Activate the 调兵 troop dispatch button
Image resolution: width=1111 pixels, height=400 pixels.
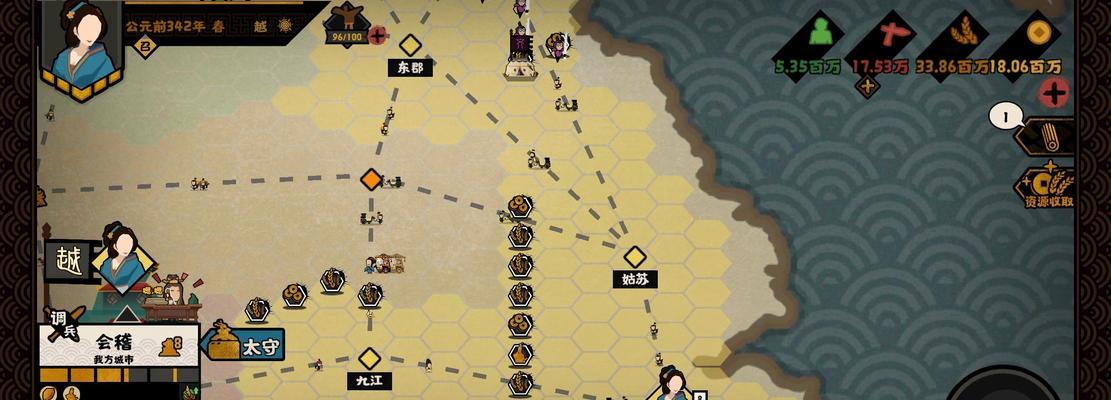(61, 324)
